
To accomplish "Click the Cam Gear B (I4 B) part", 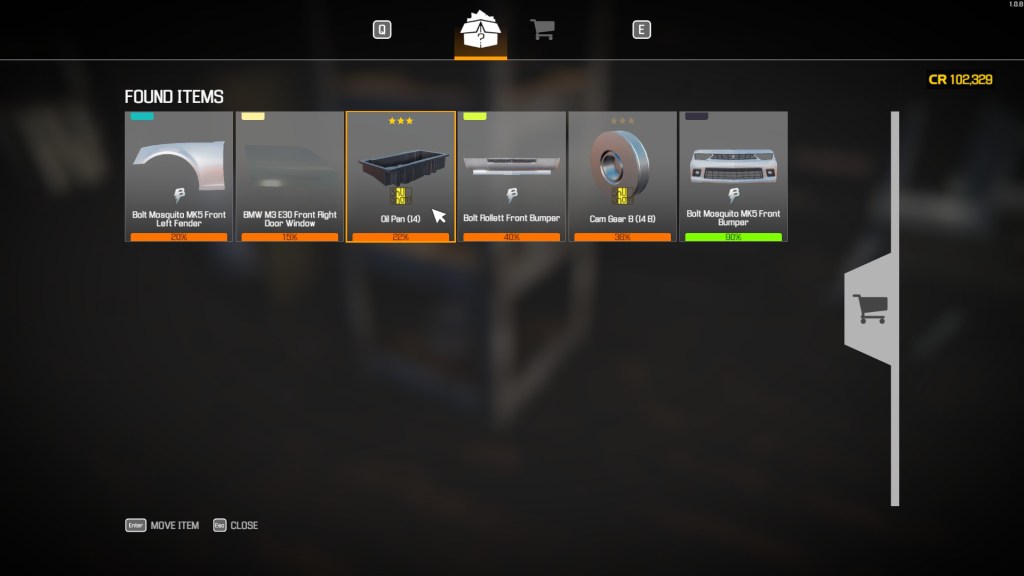I will (622, 176).
